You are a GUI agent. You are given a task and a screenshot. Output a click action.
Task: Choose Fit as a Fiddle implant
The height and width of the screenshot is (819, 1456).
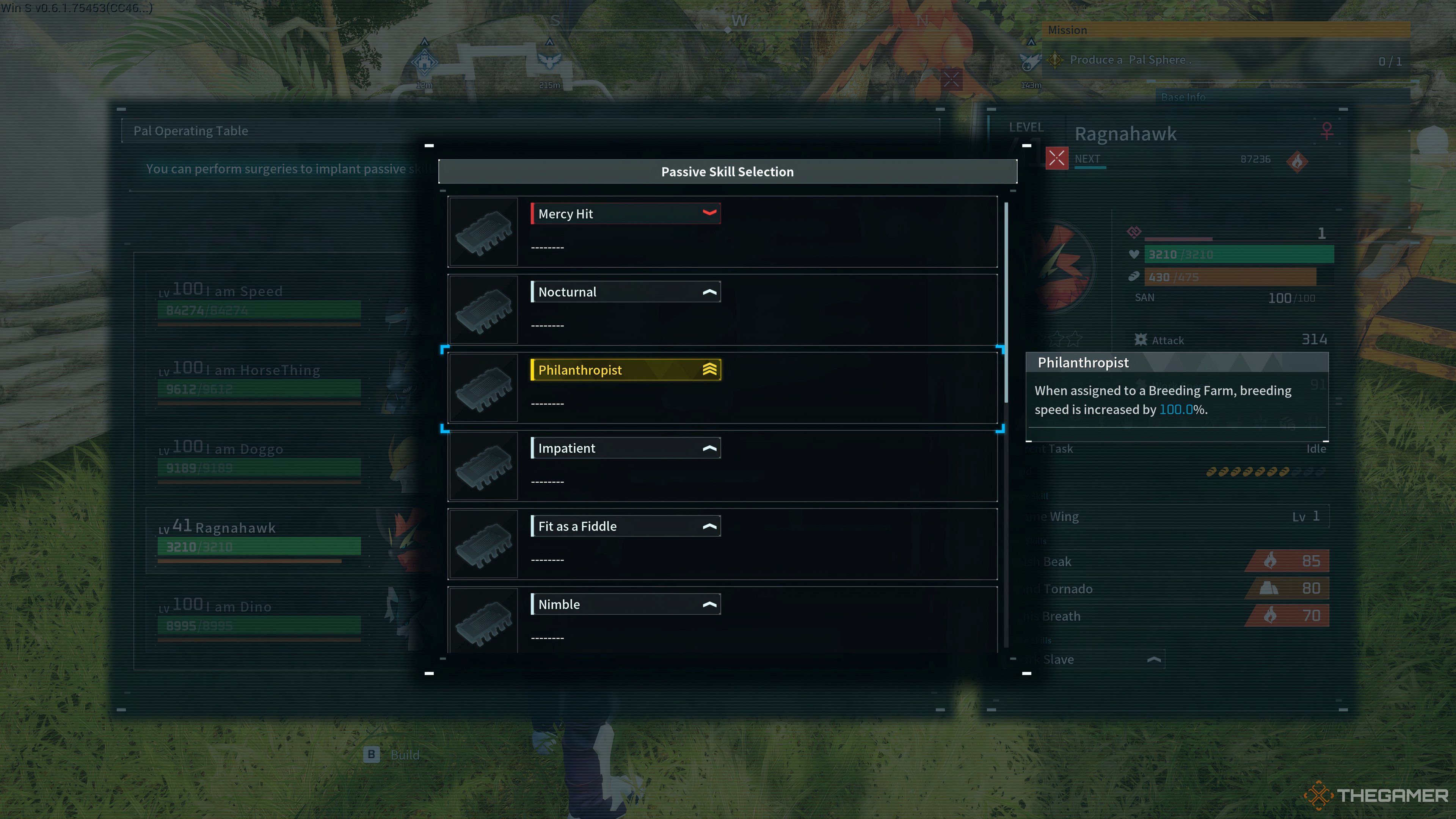click(722, 544)
